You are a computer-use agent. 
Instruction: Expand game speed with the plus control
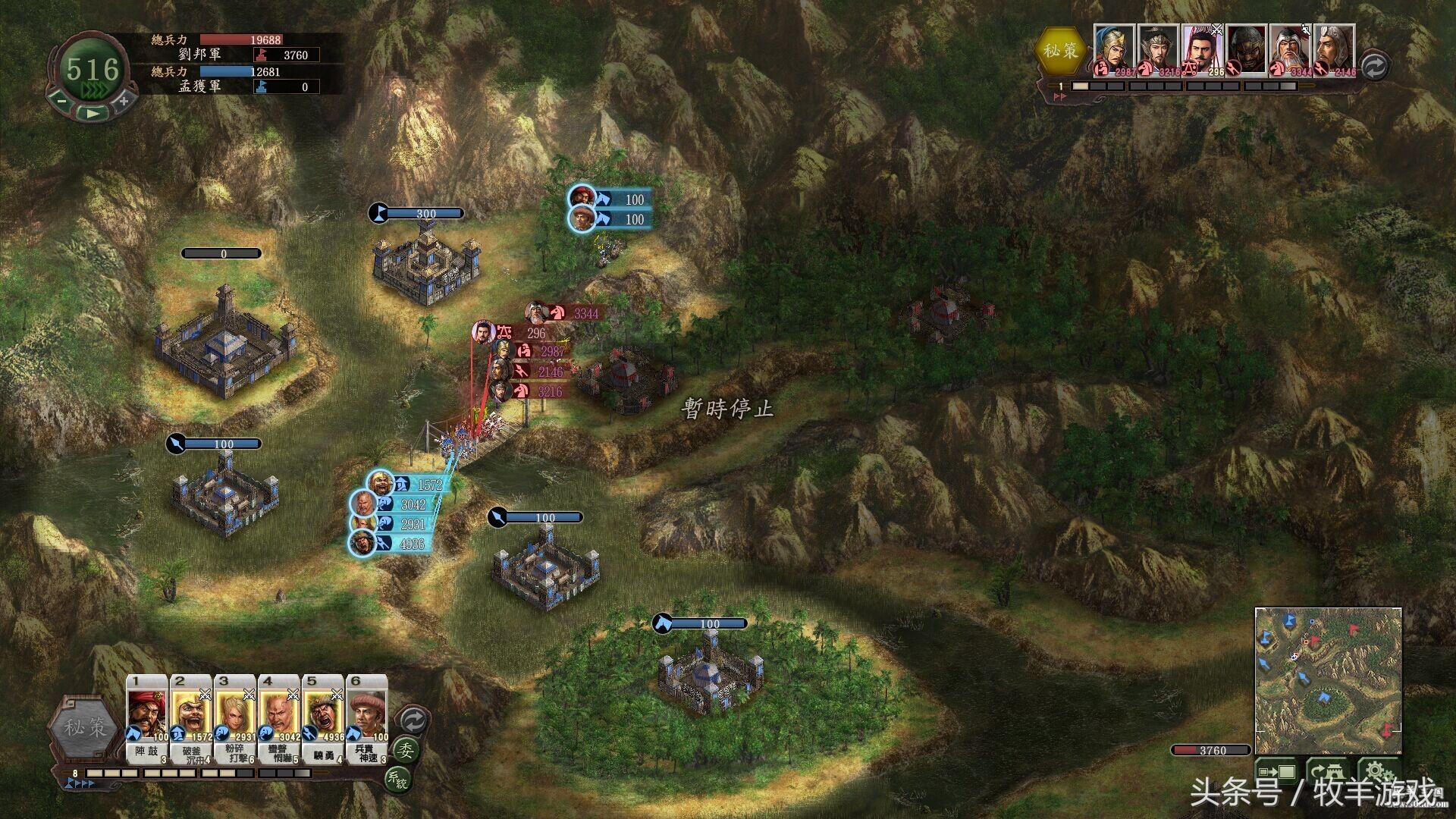124,101
